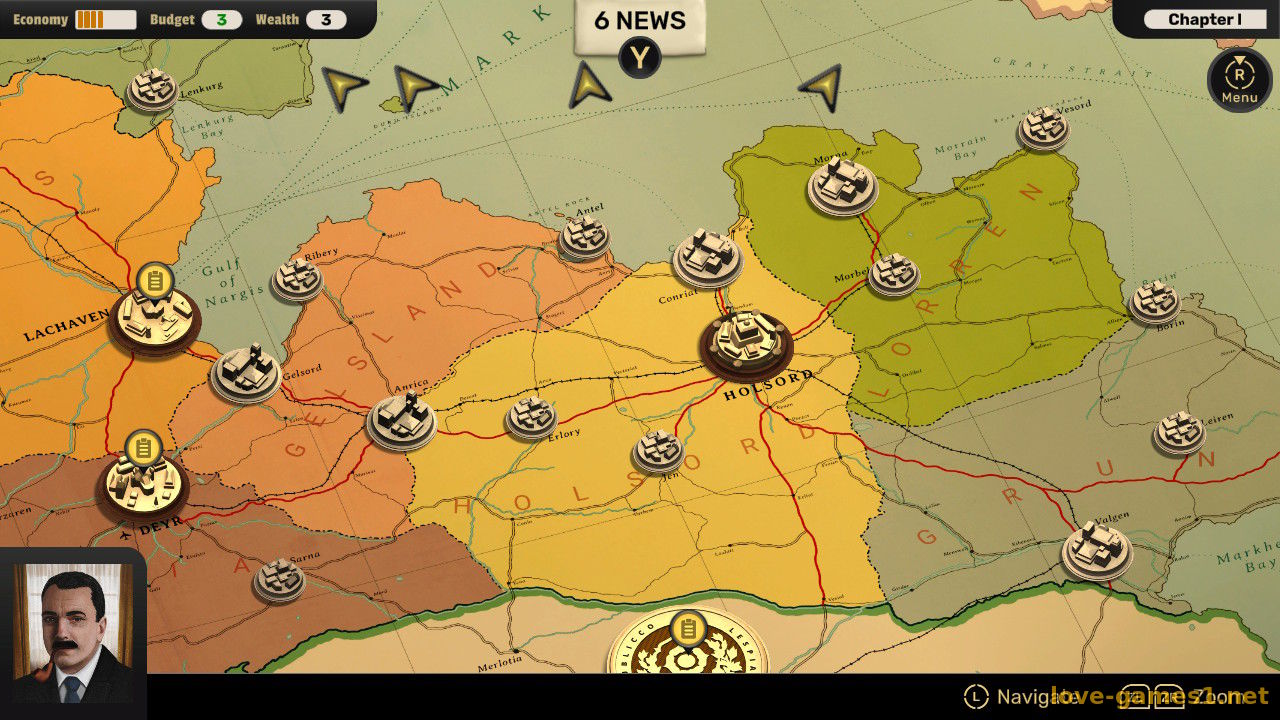1280x720 pixels.
Task: Choose the Borin town marker
Action: pyautogui.click(x=1155, y=301)
